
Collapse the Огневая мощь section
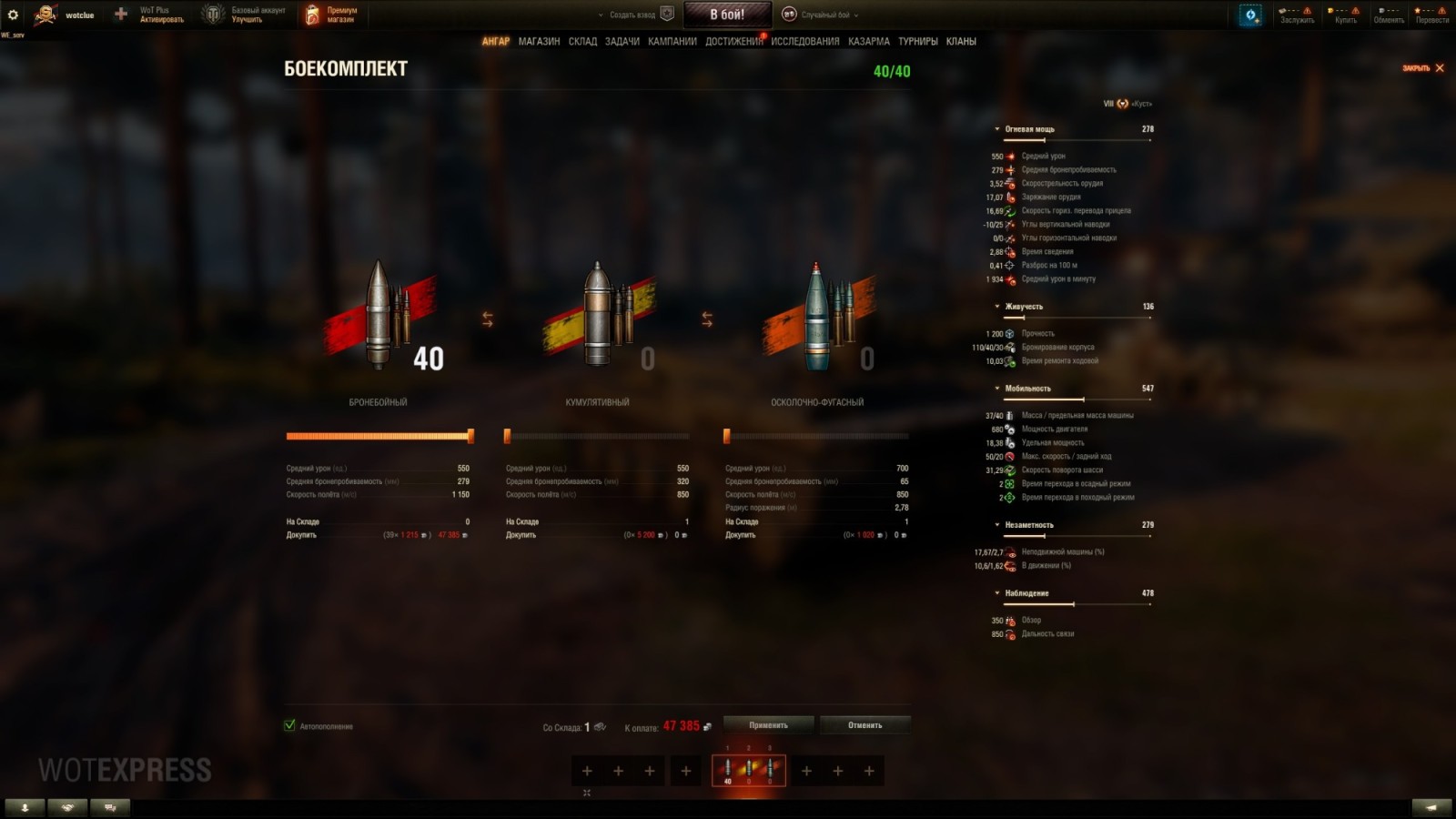[x=998, y=128]
